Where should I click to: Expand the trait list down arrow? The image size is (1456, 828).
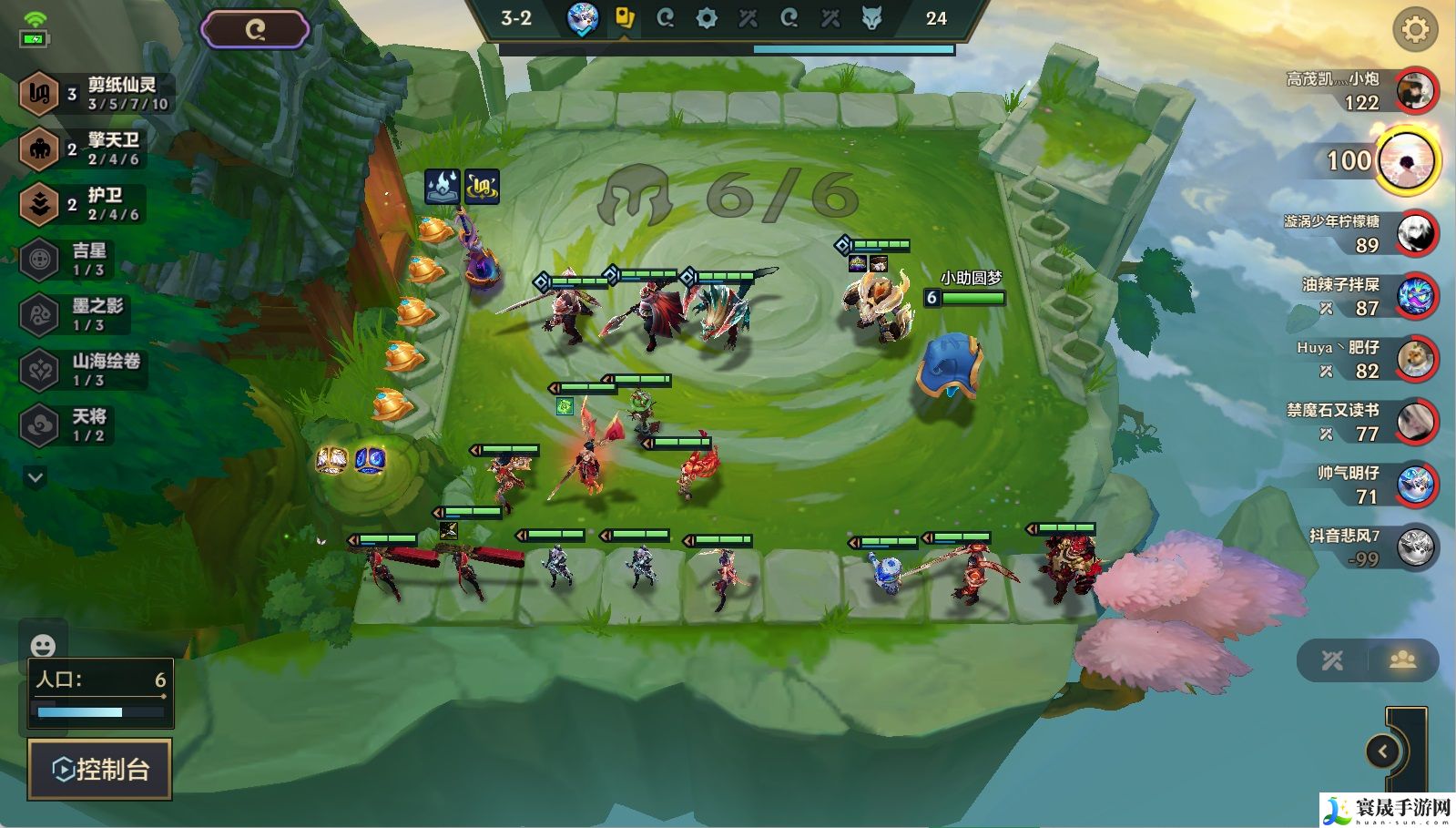click(36, 476)
